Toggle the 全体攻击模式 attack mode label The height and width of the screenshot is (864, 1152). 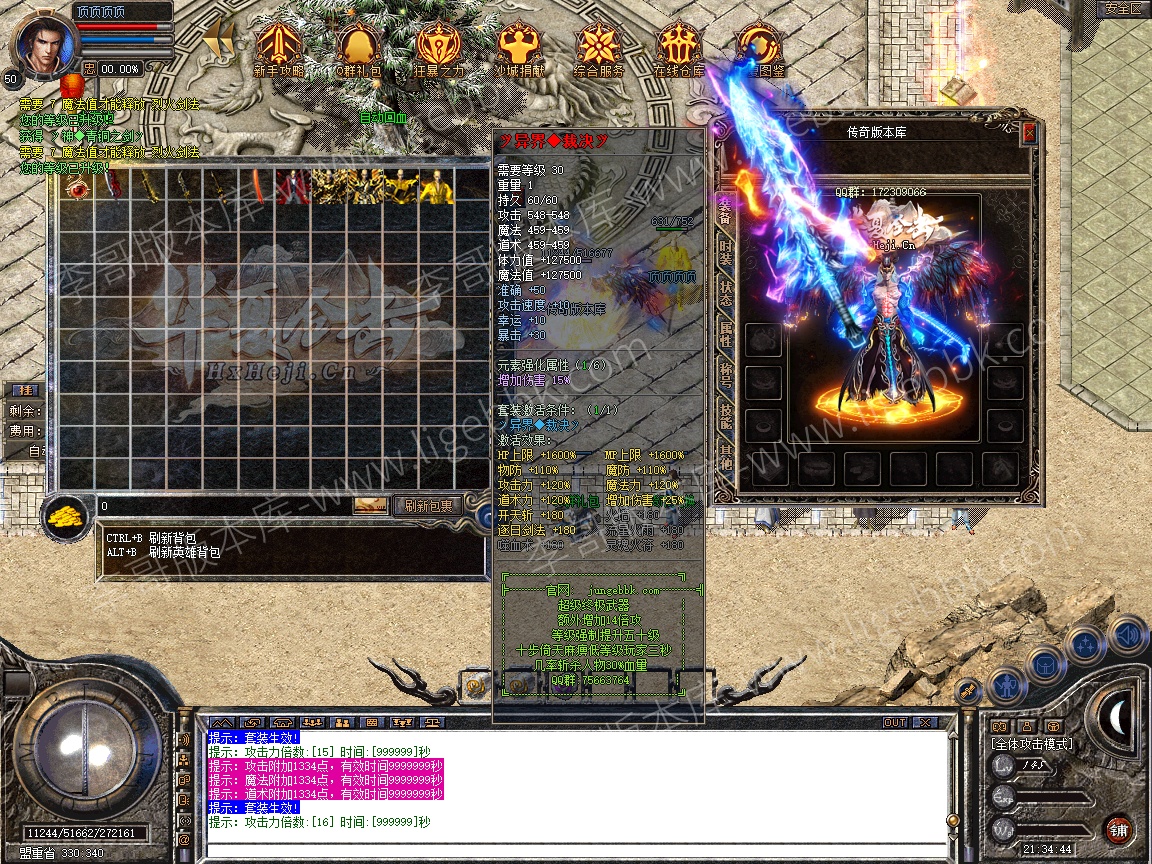tap(1030, 744)
